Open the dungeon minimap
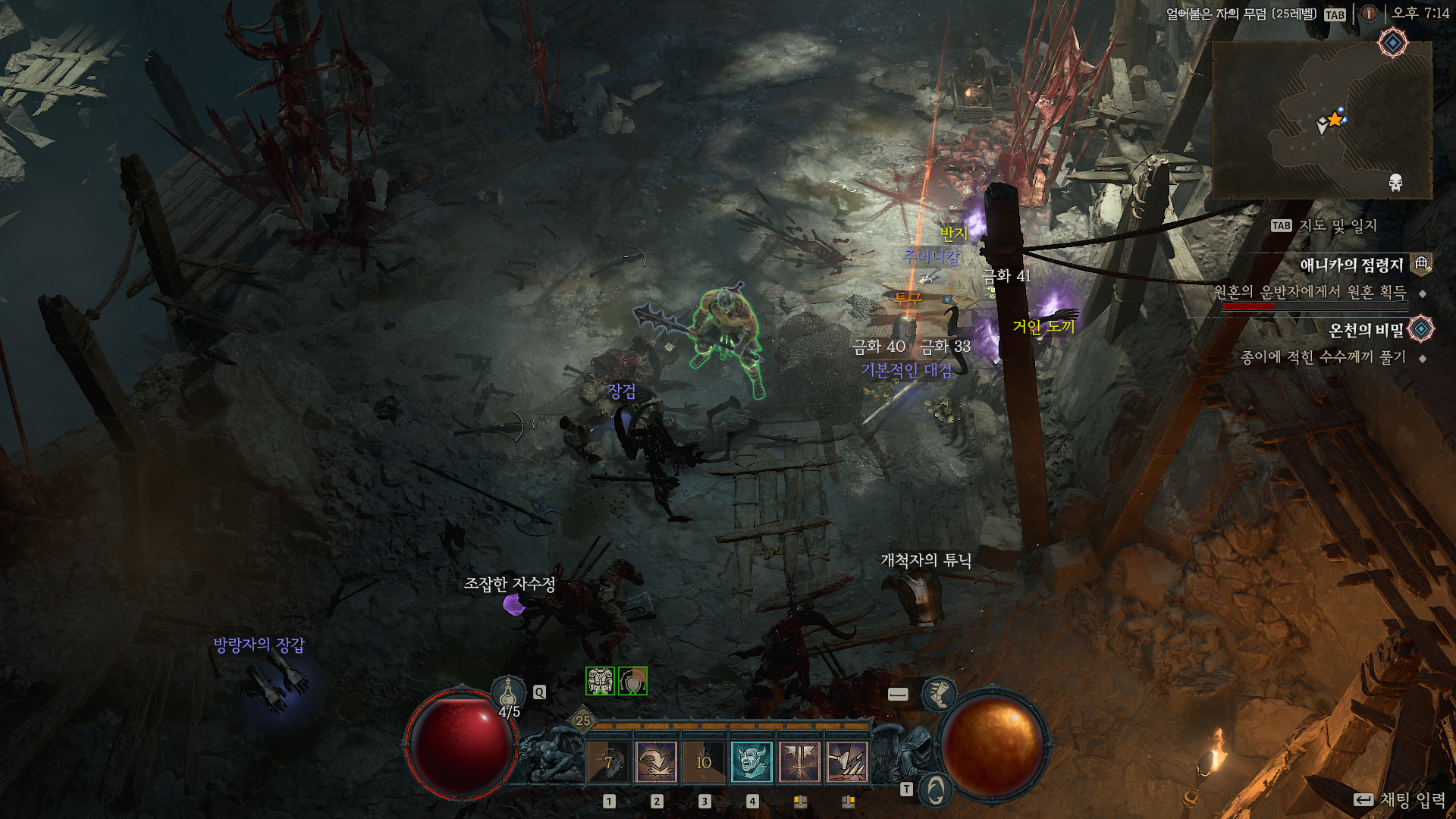Image resolution: width=1456 pixels, height=819 pixels. 1322,120
